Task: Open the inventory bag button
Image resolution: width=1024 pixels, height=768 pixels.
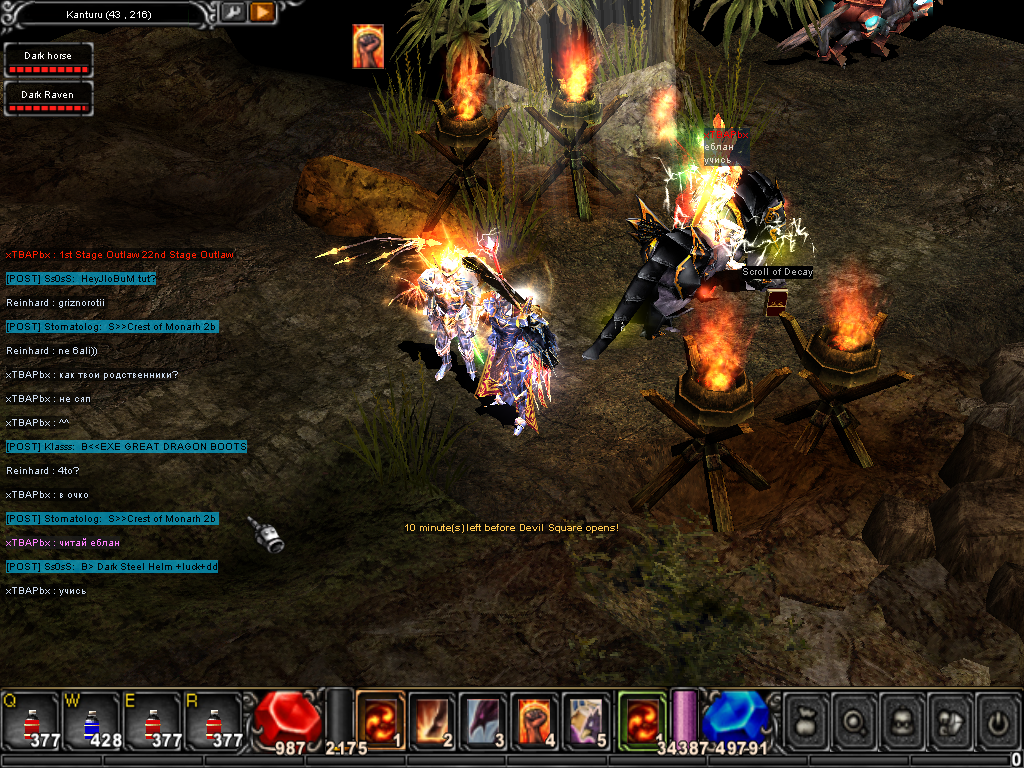Action: (x=806, y=719)
